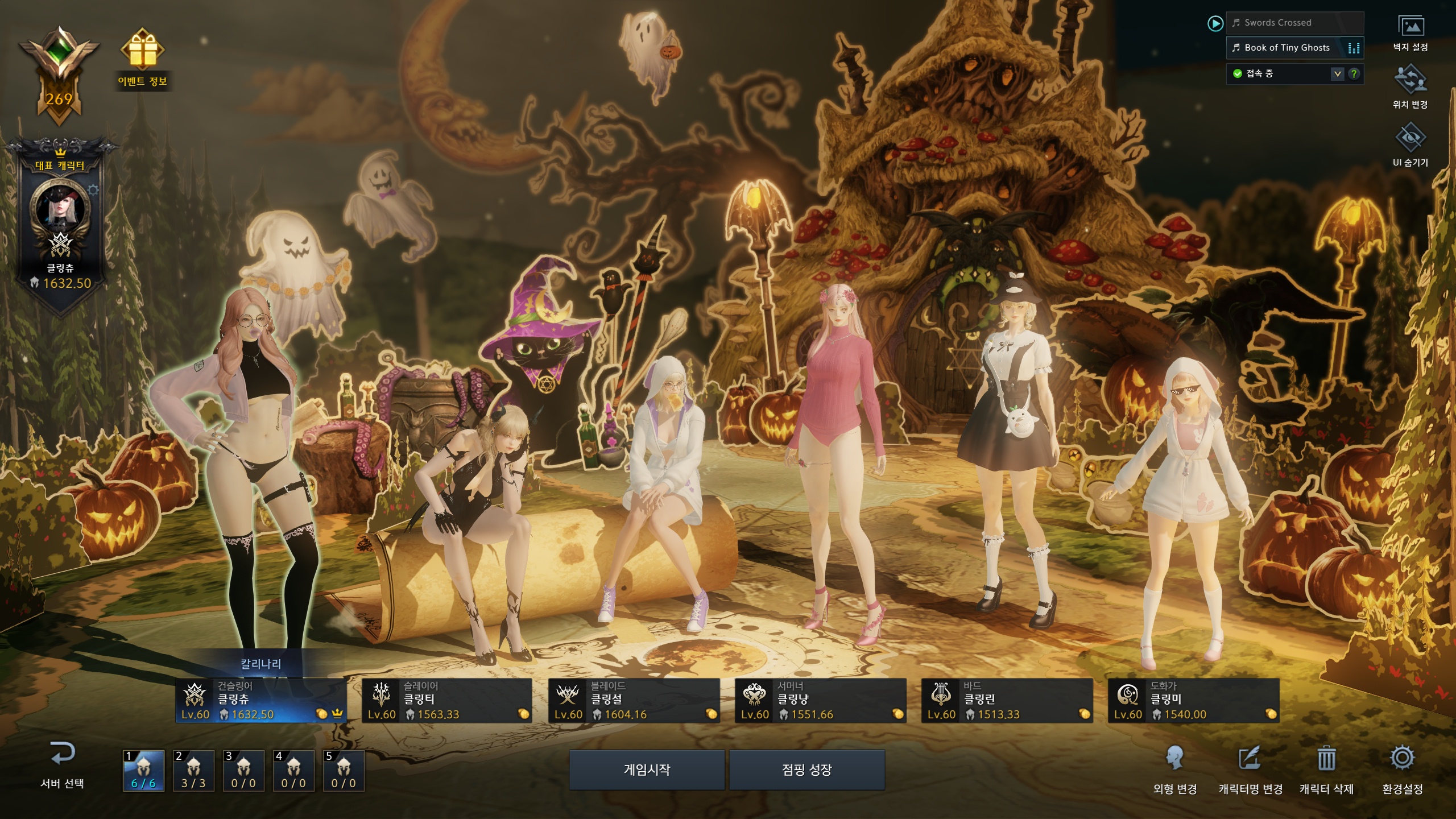Screen dimensions: 1456x819
Task: Select the 바드 클링린 character card
Action: [x=1007, y=701]
